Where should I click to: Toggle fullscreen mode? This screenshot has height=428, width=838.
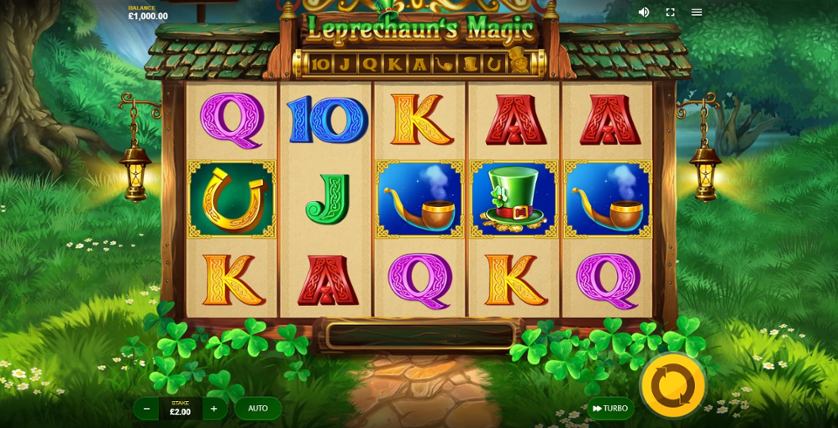(670, 12)
